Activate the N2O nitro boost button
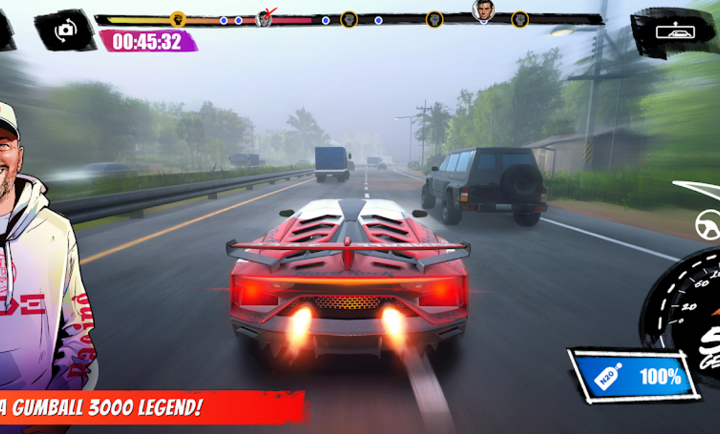This screenshot has height=434, width=720. (x=632, y=376)
